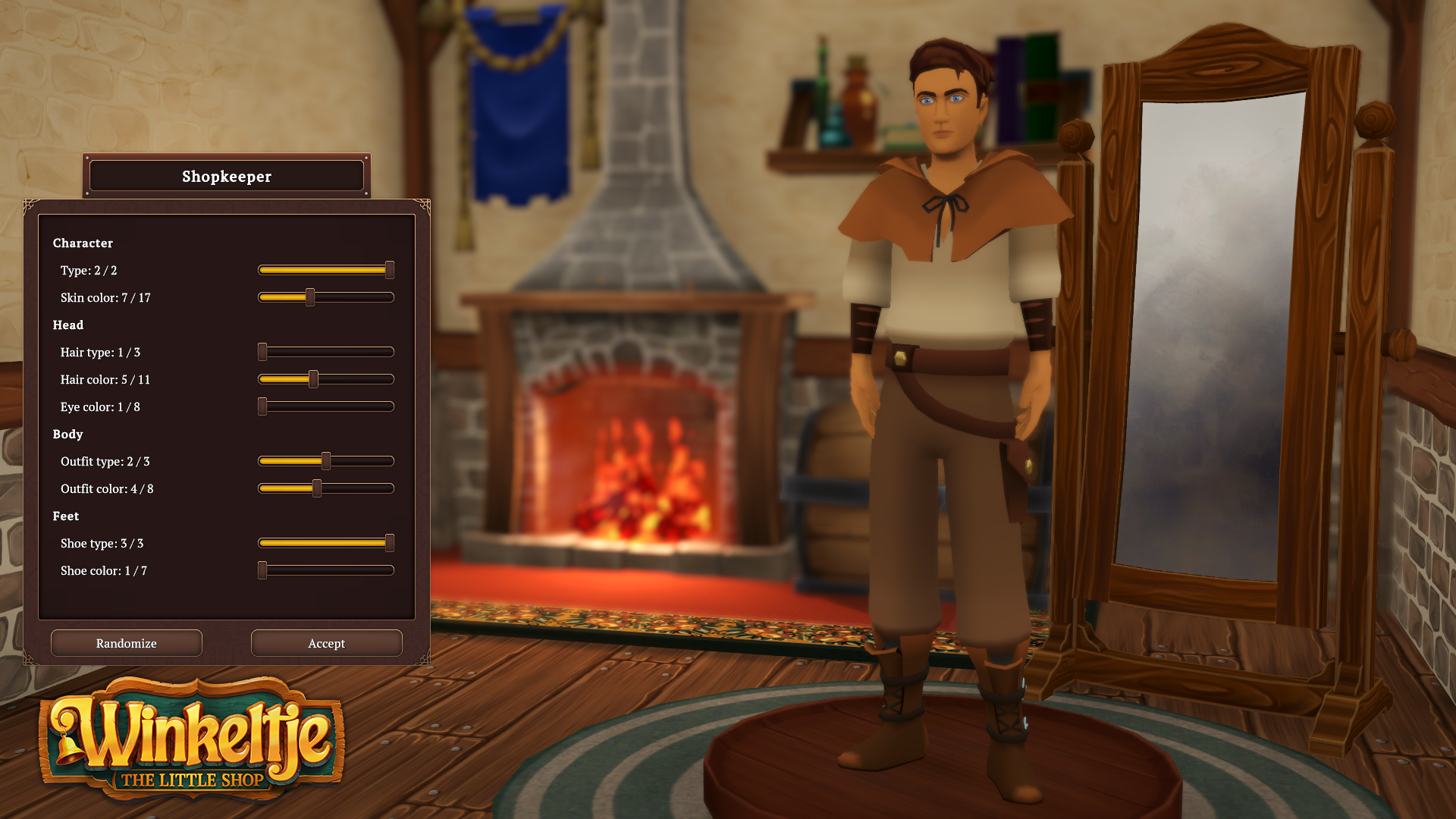Click the Skin color value label

pos(105,297)
